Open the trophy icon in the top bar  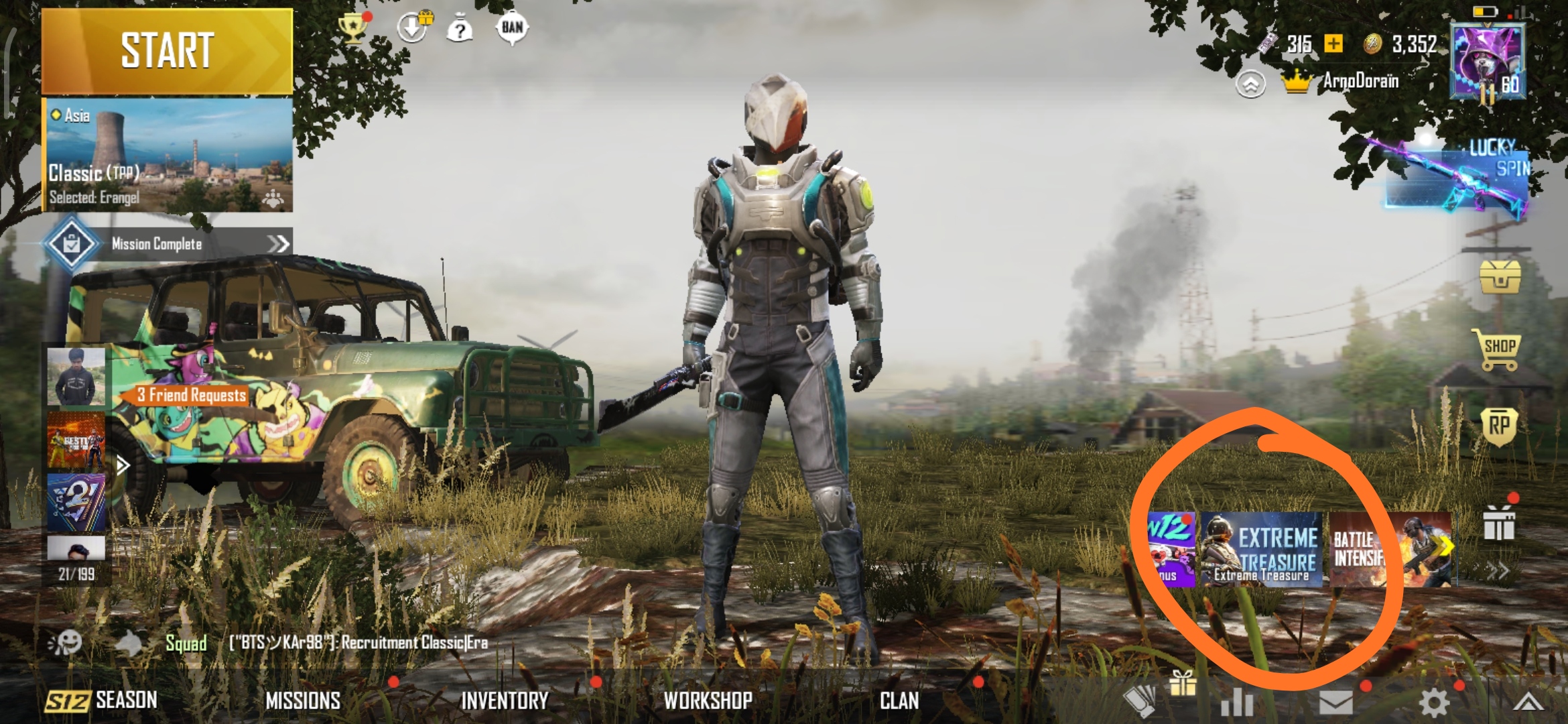pyautogui.click(x=352, y=28)
